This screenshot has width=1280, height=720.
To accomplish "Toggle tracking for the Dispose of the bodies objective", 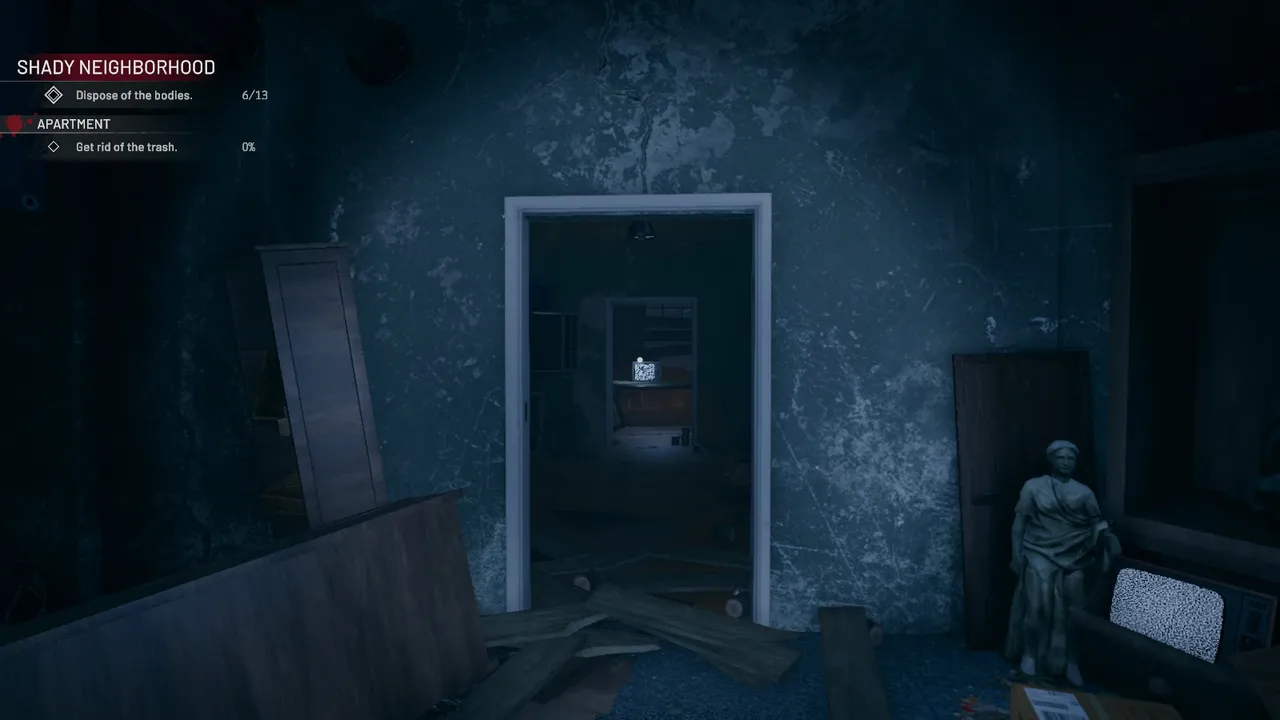I will click(53, 94).
